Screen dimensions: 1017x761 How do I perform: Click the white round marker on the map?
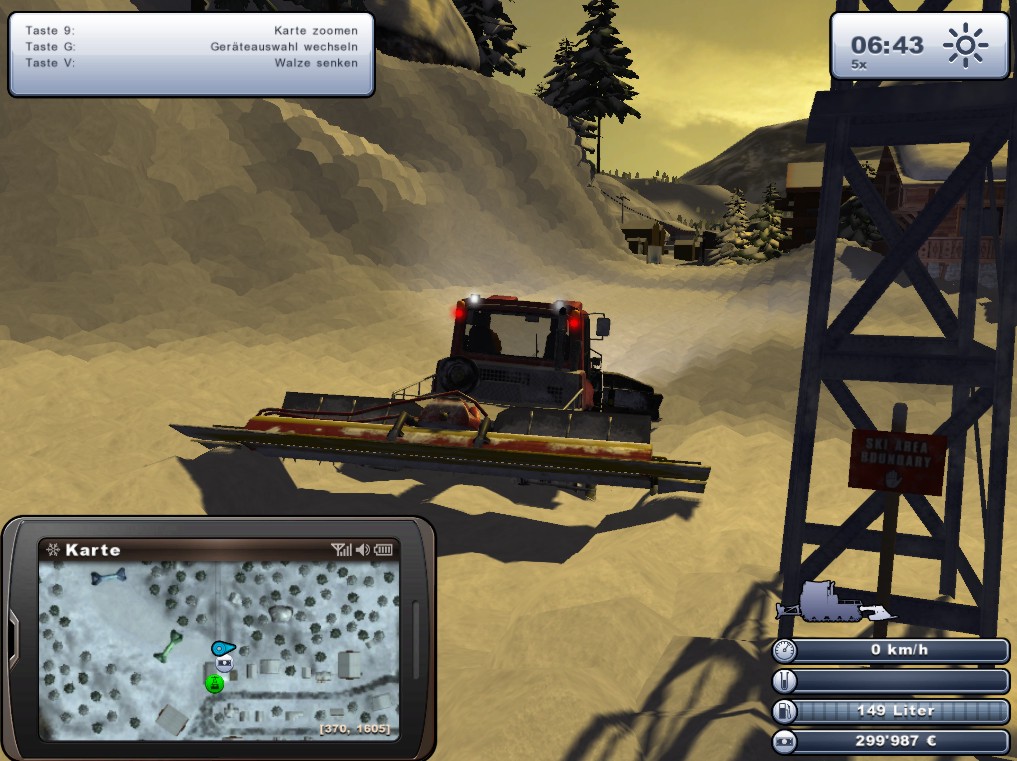pos(224,663)
